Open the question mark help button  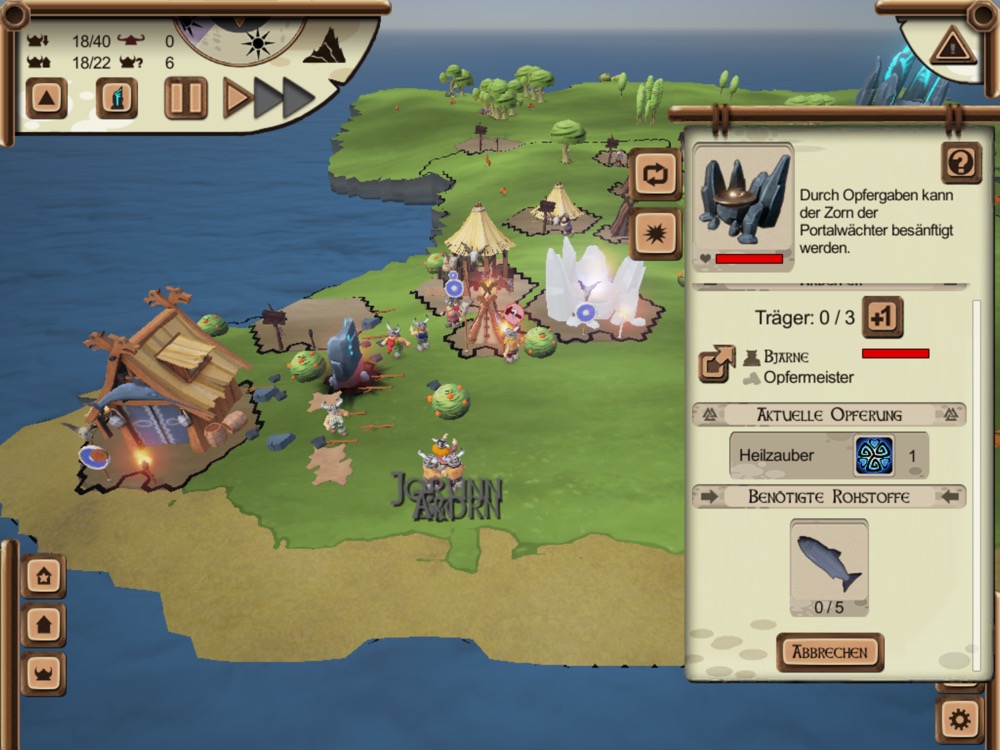pyautogui.click(x=960, y=163)
